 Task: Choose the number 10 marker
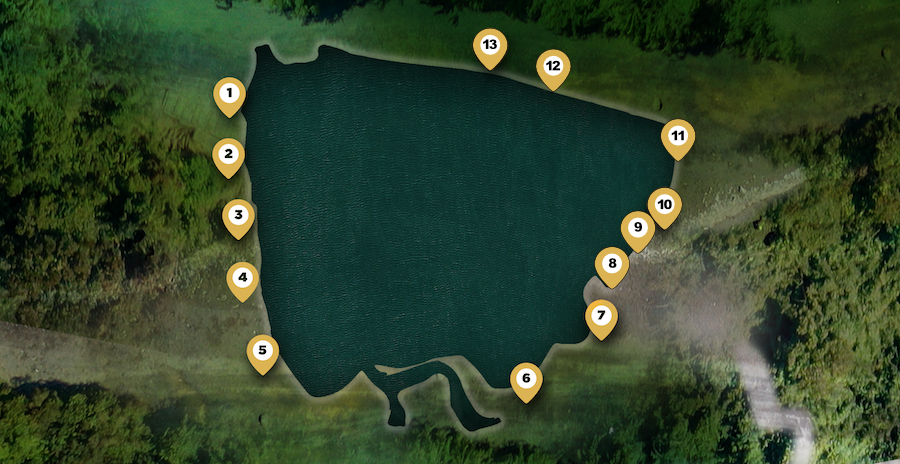click(x=664, y=205)
